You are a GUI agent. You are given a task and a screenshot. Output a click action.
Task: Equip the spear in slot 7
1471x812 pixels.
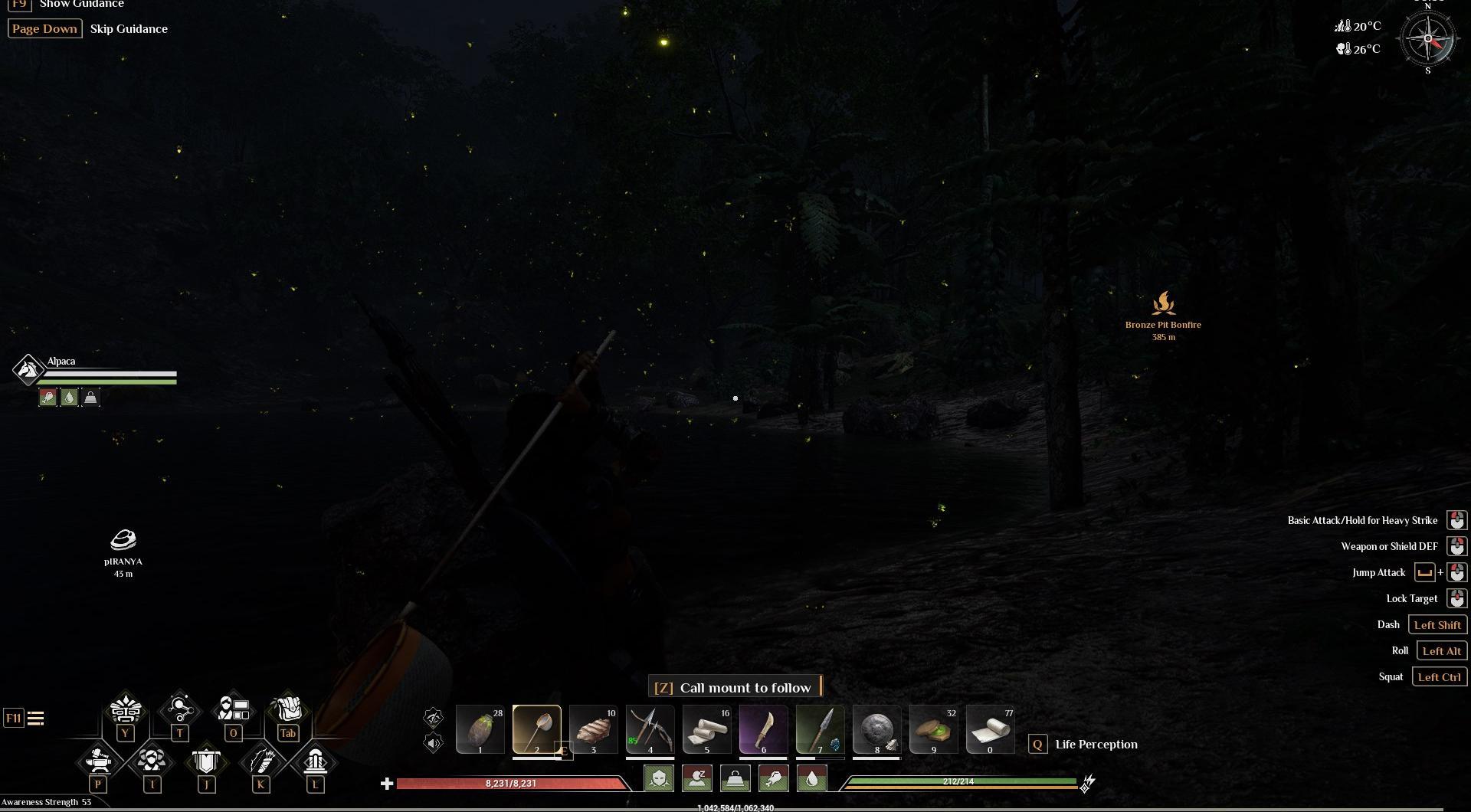point(820,729)
